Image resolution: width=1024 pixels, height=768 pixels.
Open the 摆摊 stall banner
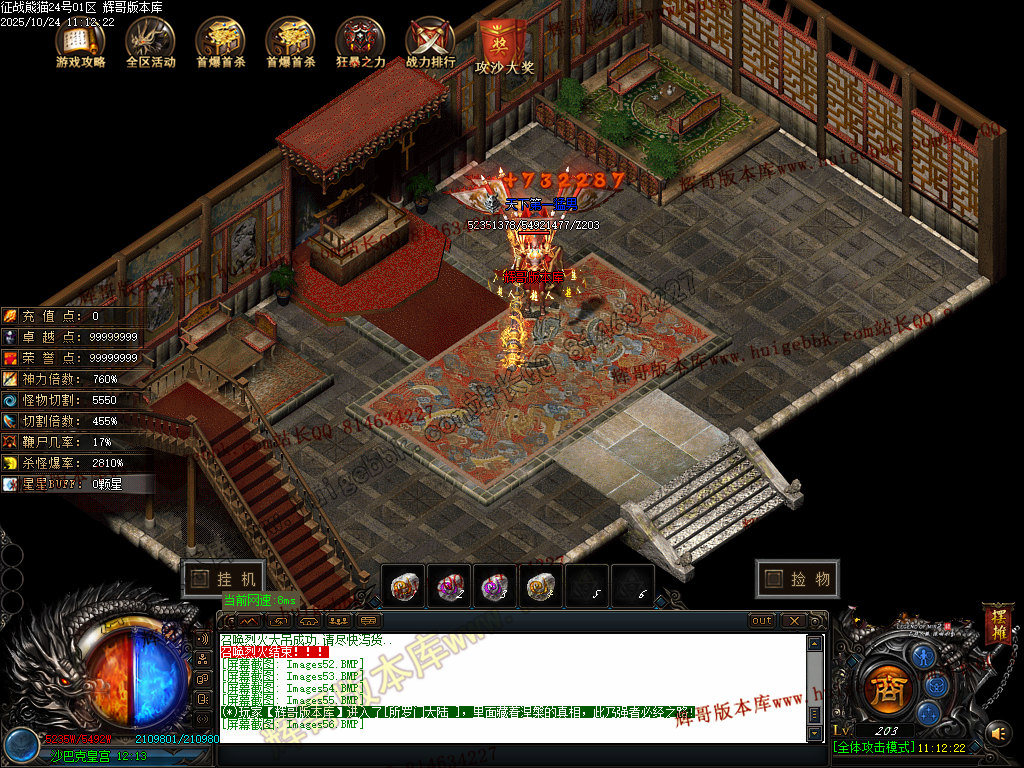pyautogui.click(x=997, y=623)
